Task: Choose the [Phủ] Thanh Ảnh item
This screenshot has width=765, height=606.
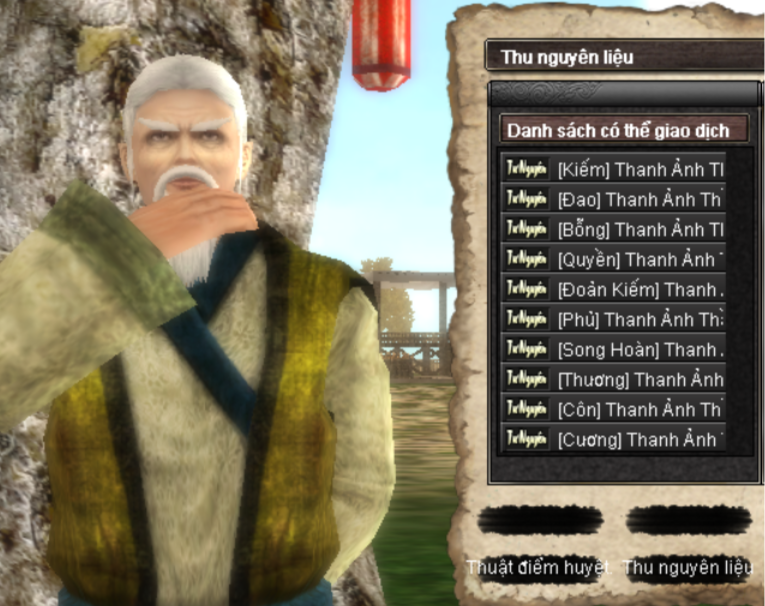Action: 613,319
